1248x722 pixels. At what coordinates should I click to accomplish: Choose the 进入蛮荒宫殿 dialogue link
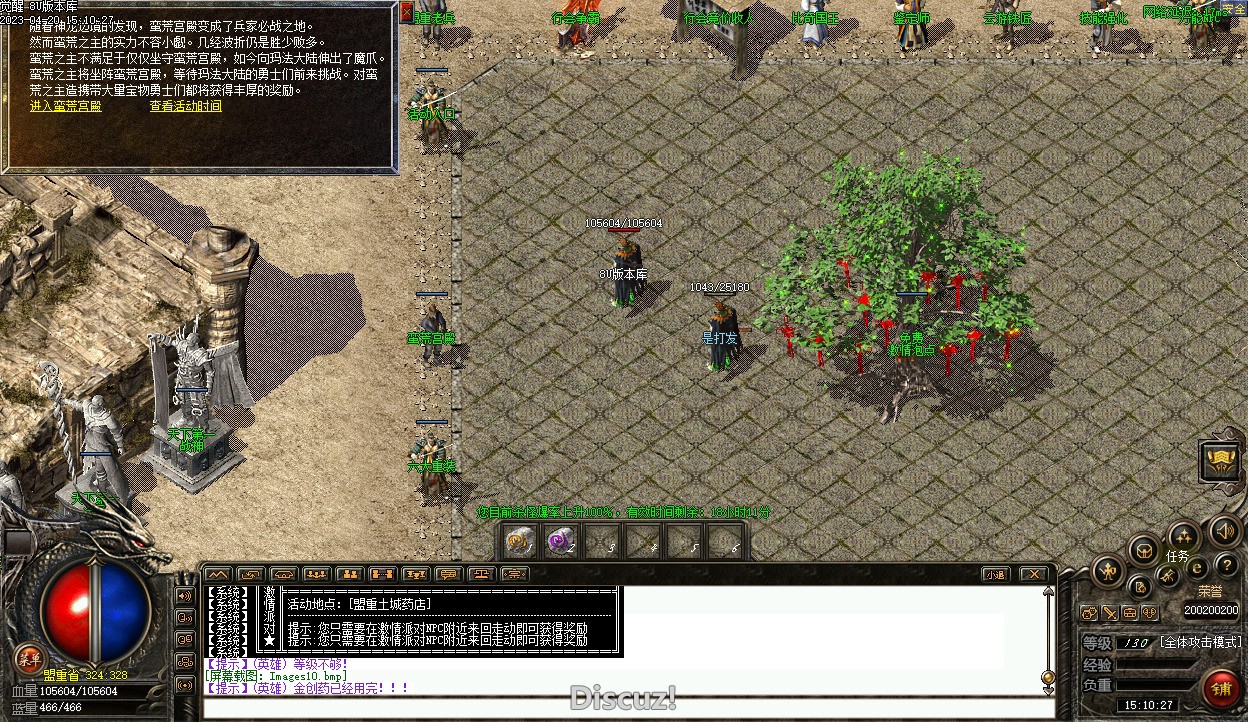66,106
